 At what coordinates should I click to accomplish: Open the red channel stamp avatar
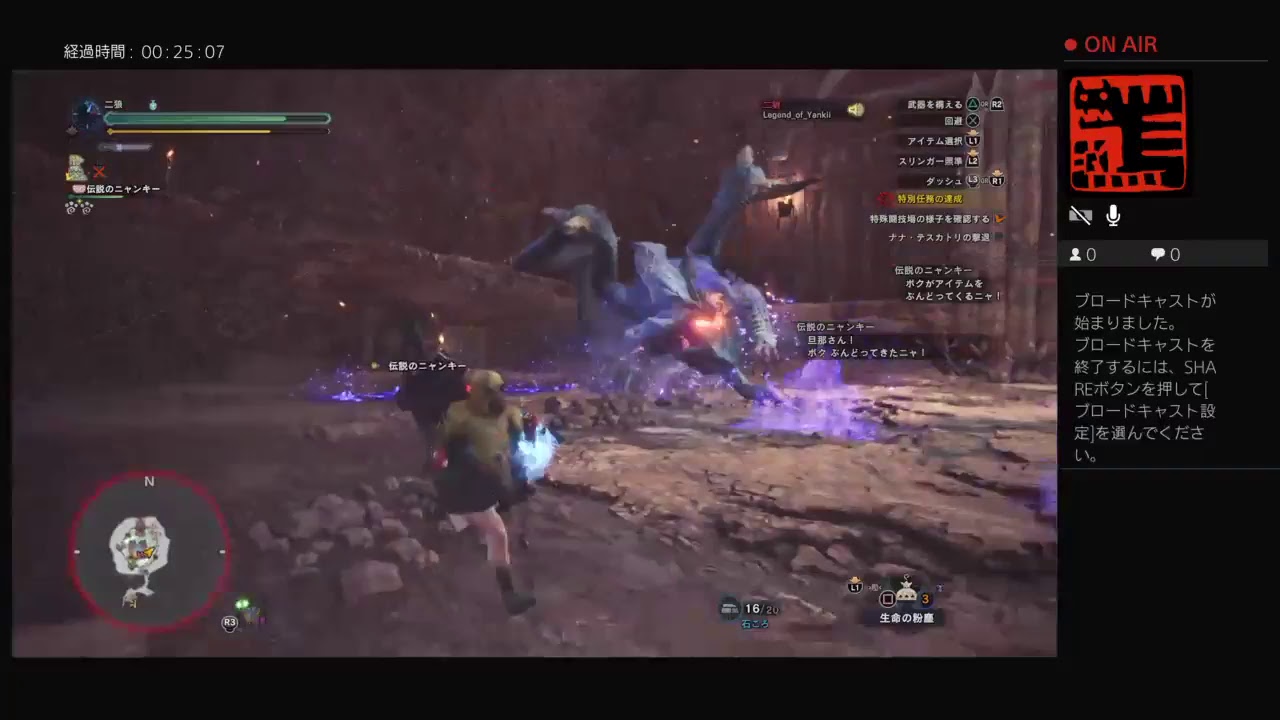pyautogui.click(x=1128, y=133)
